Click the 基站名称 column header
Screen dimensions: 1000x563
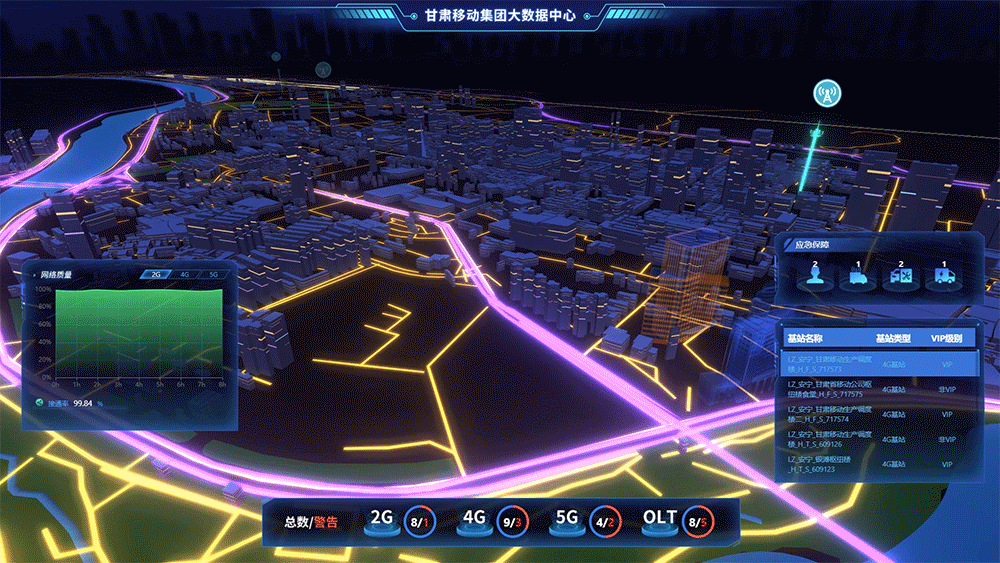point(805,338)
